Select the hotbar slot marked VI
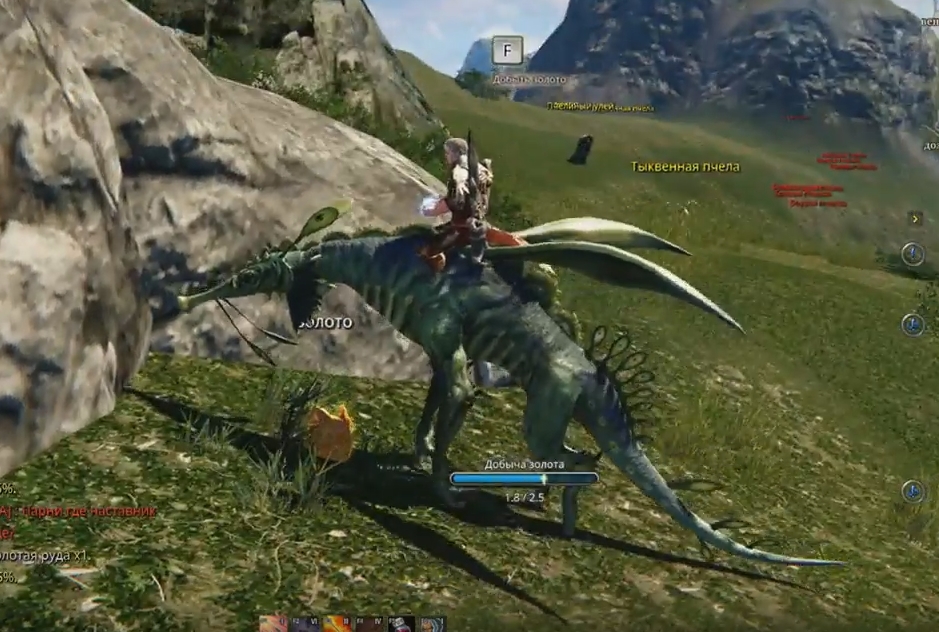939x632 pixels. [306, 624]
